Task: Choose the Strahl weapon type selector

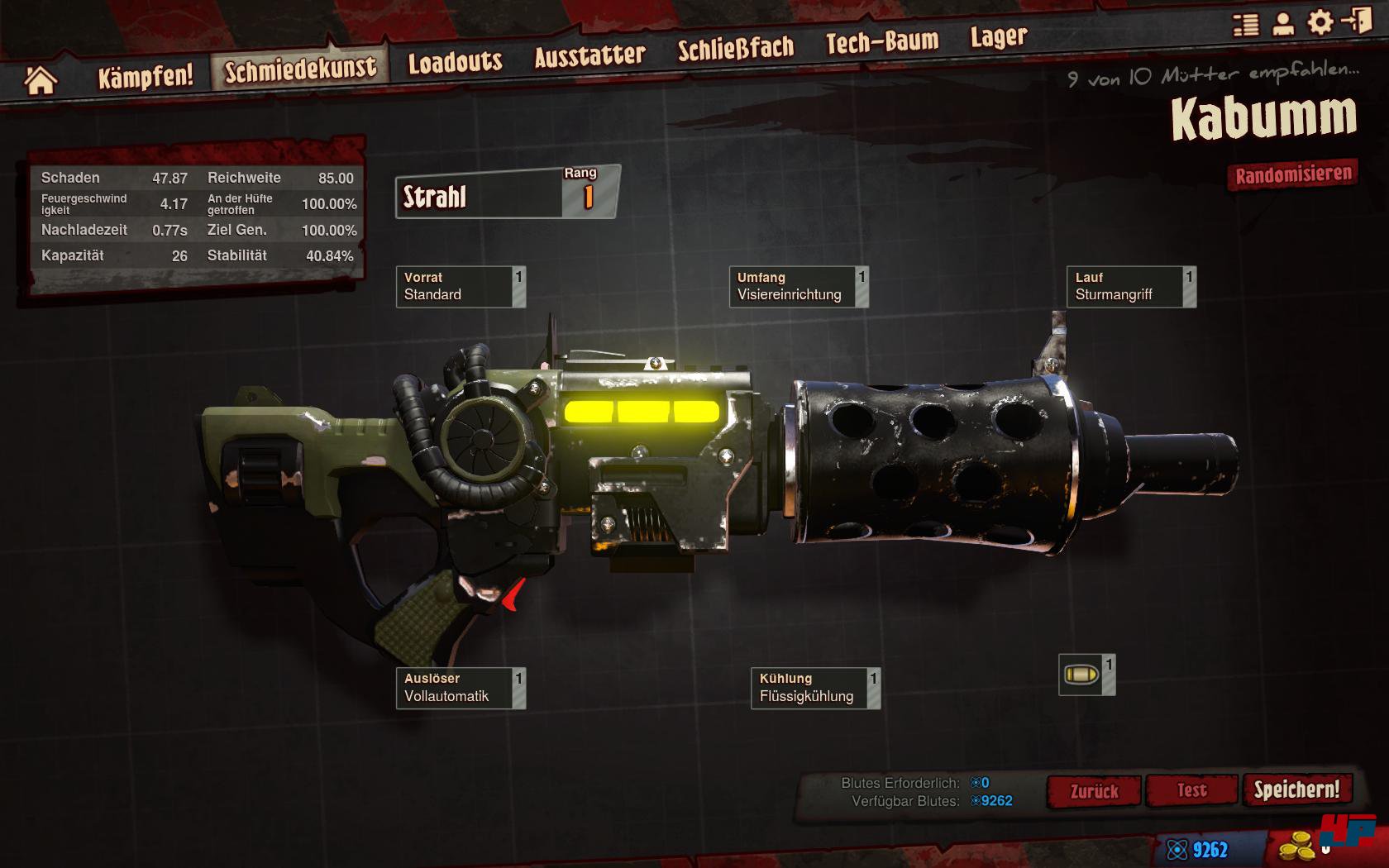Action: point(480,197)
